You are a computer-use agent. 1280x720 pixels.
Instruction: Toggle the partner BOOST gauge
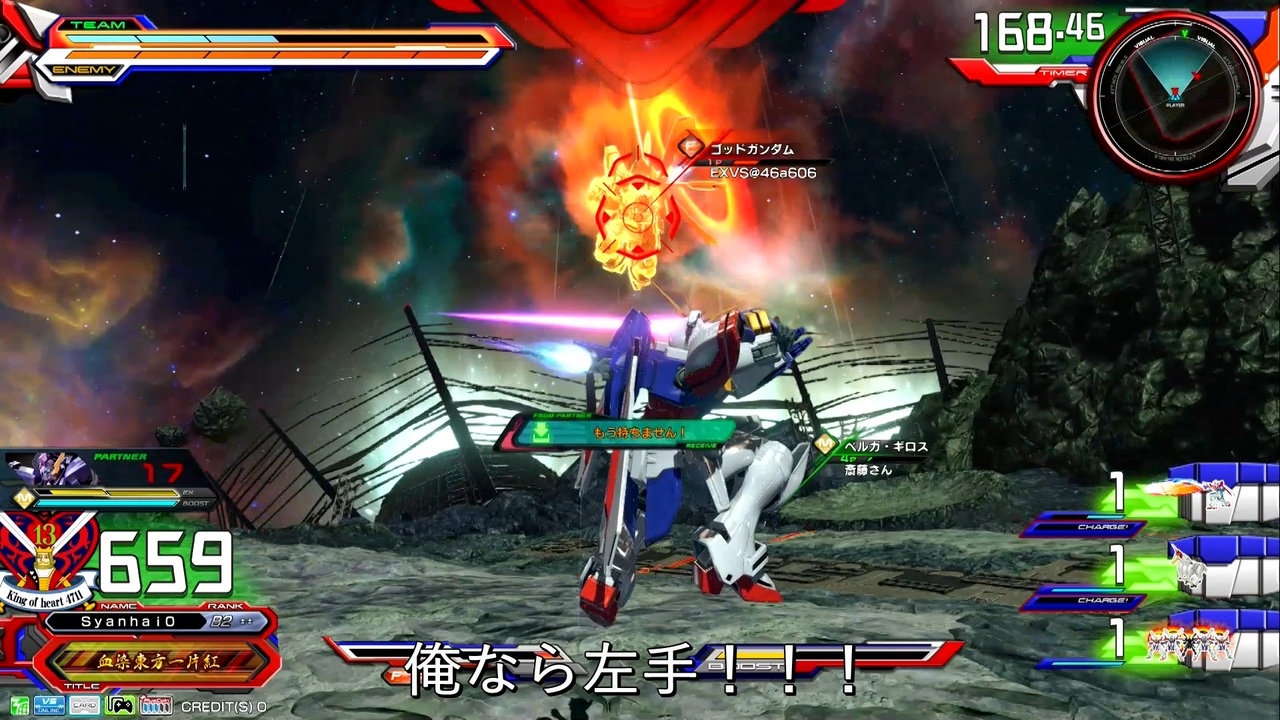105,503
